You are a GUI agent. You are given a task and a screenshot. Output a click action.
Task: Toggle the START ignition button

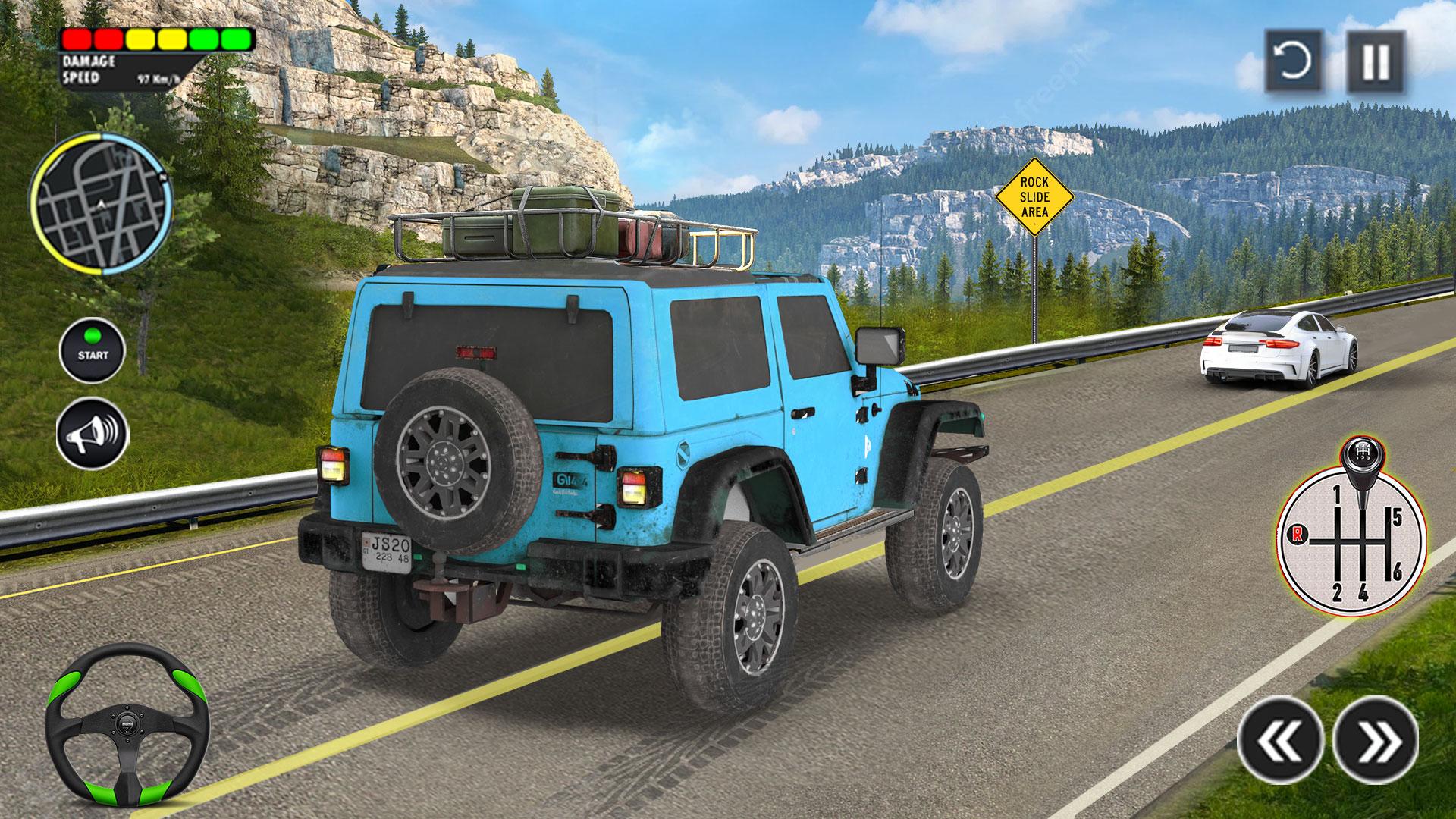pos(94,347)
